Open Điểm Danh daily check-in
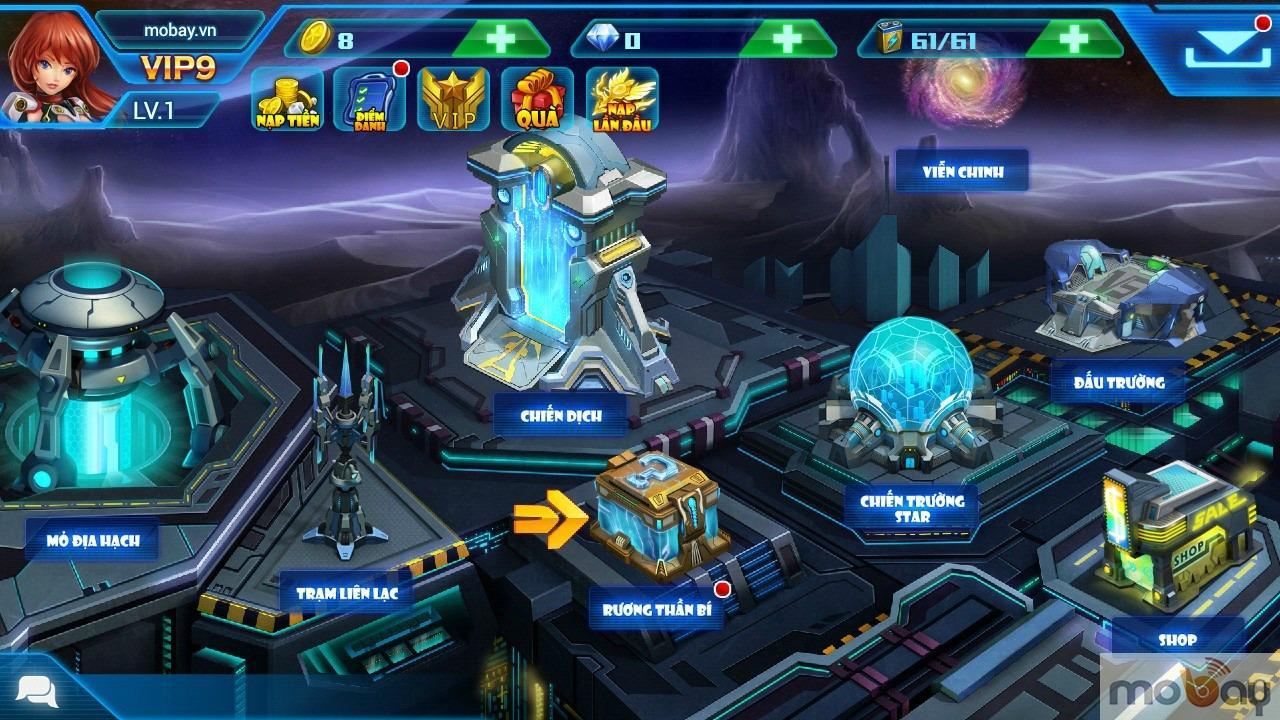The width and height of the screenshot is (1280, 720). 370,100
